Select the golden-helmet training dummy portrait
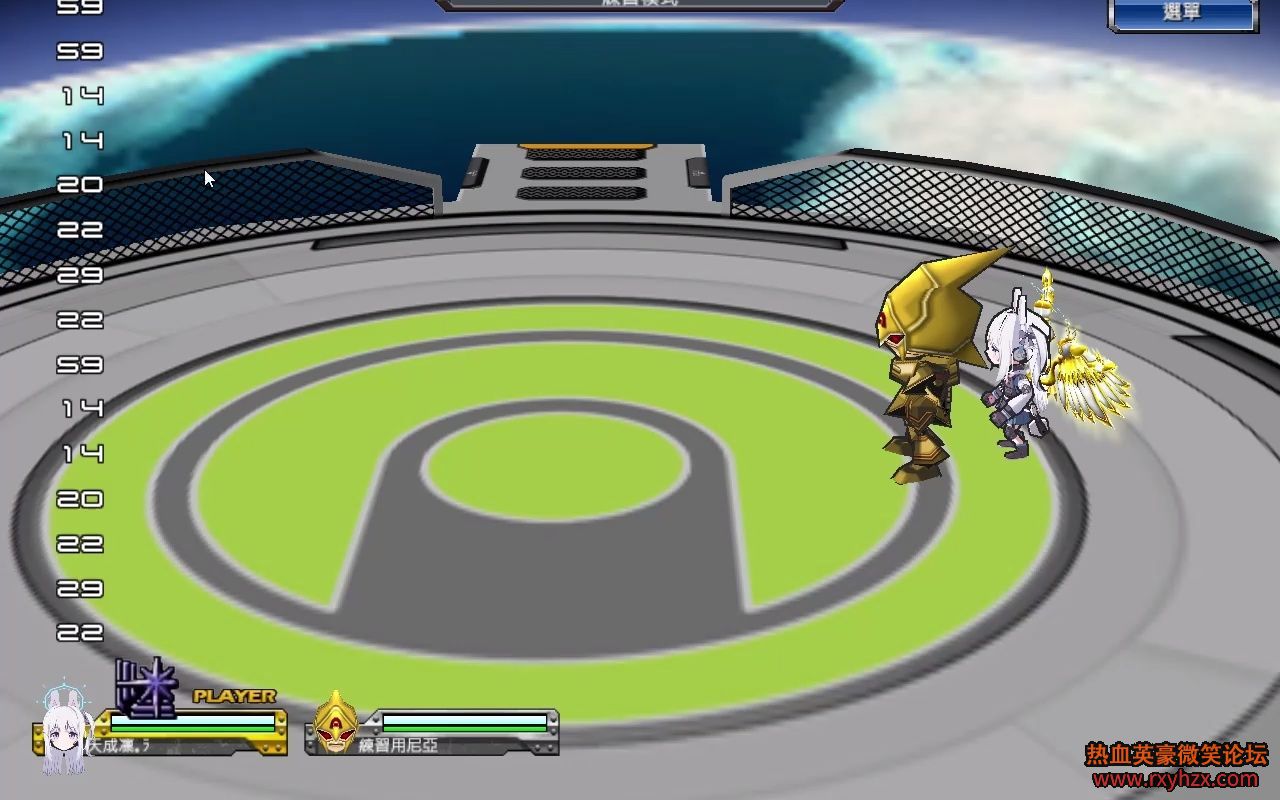The height and width of the screenshot is (800, 1280). point(336,722)
